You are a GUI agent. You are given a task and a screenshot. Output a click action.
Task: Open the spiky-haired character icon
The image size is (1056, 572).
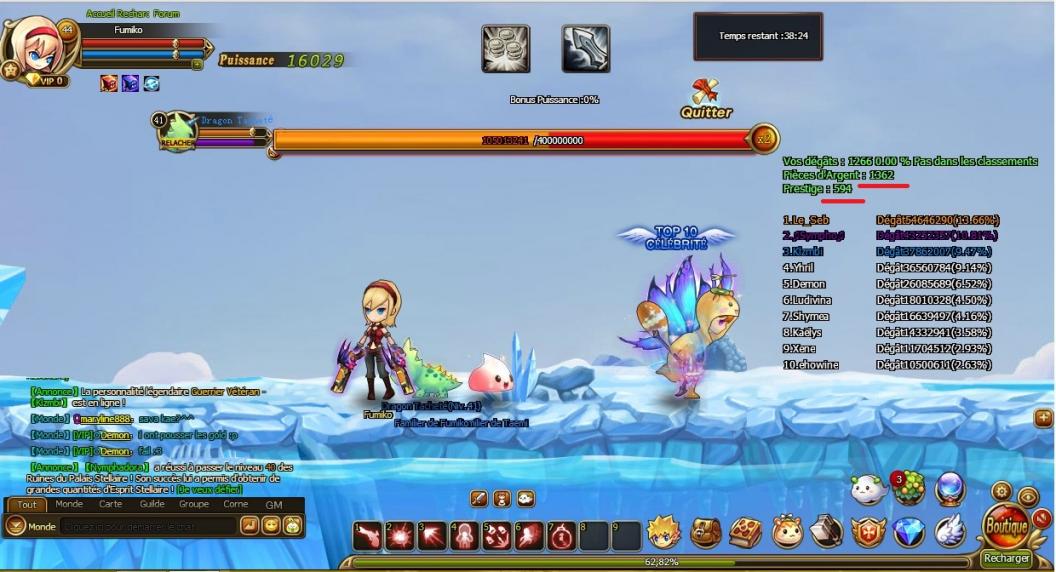coord(664,532)
